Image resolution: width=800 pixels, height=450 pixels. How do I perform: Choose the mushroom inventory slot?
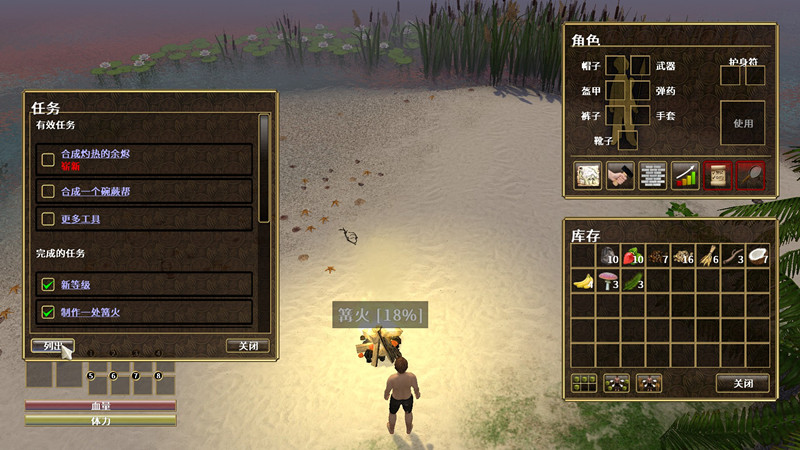click(608, 281)
